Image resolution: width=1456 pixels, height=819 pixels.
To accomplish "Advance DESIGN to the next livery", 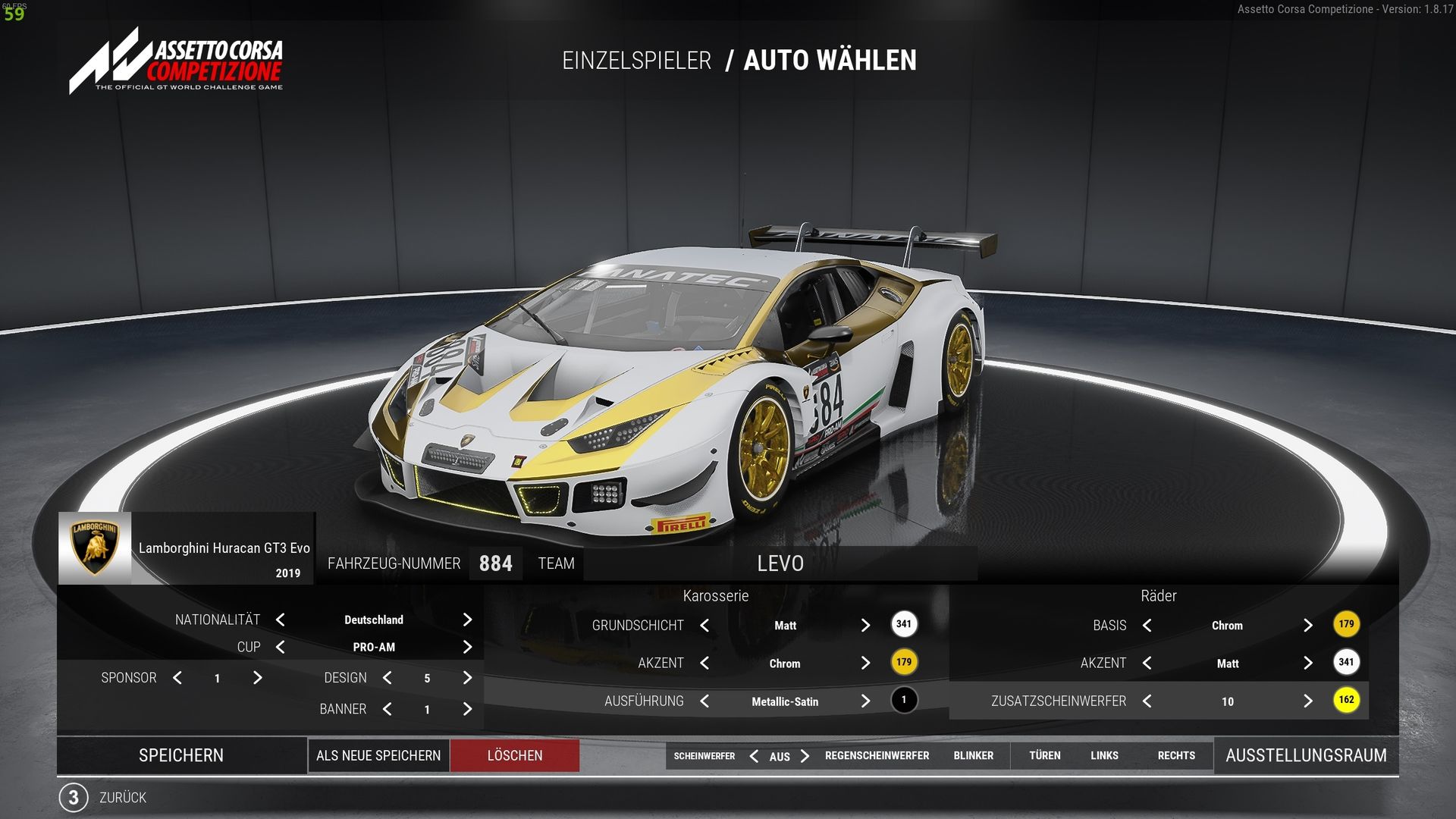I will tap(467, 678).
